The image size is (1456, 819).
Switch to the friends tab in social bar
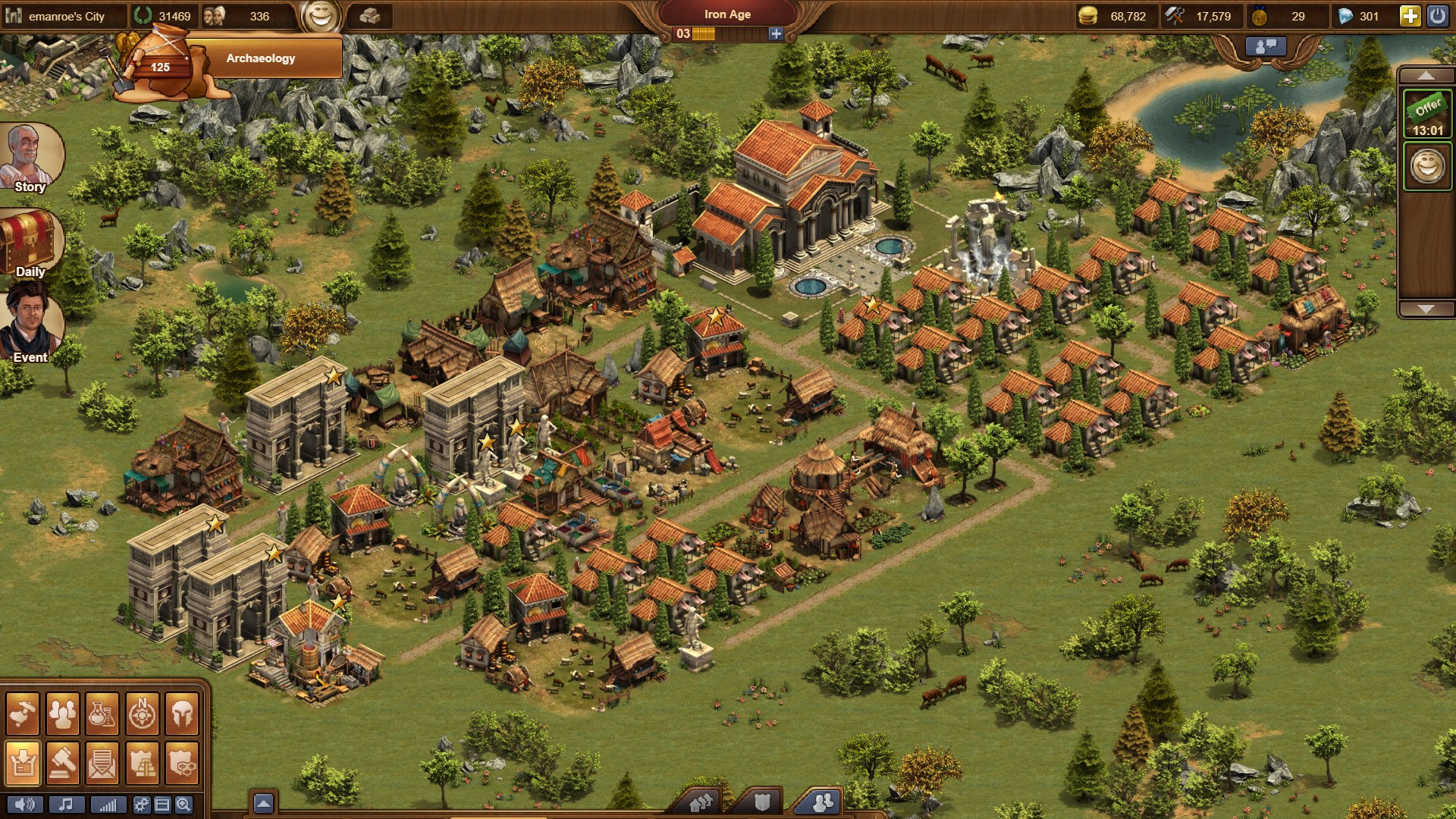(822, 802)
